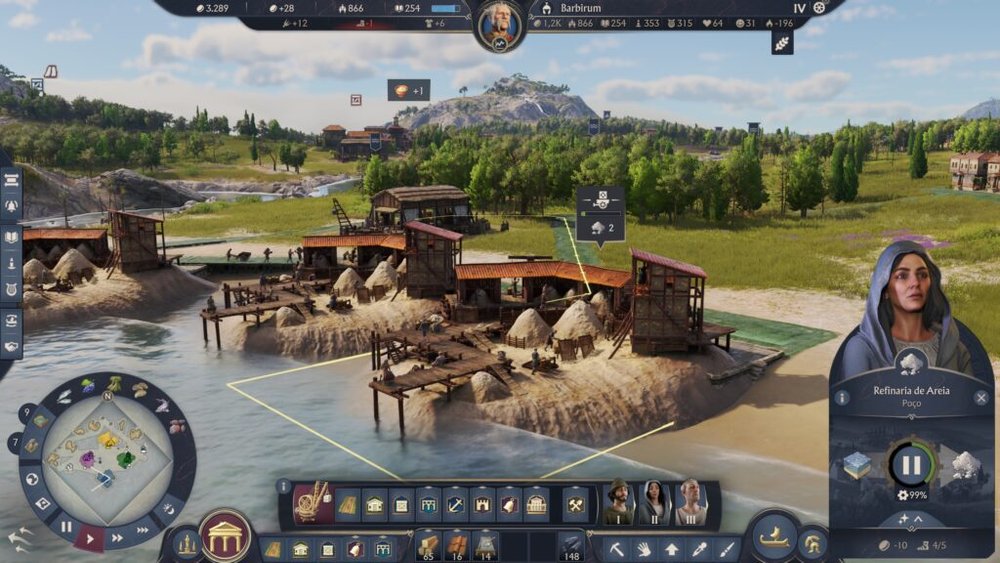The height and width of the screenshot is (563, 1000).
Task: Click the governor portrait at top center
Action: coord(500,25)
